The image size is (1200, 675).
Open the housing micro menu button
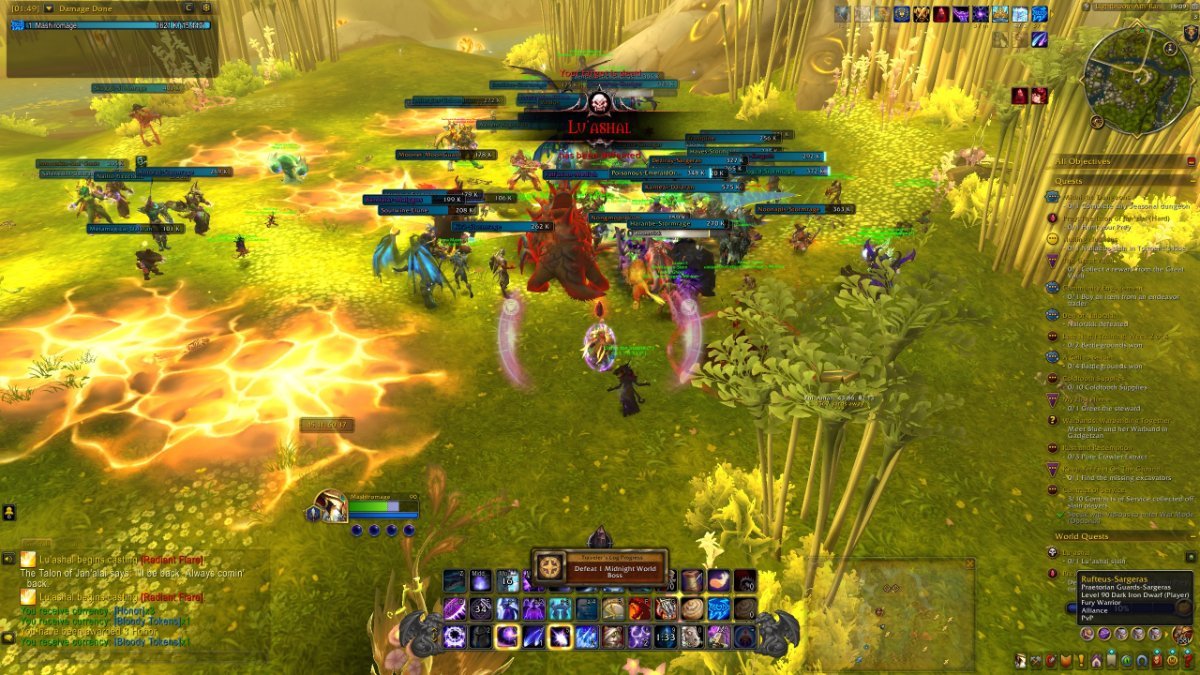[1096, 660]
